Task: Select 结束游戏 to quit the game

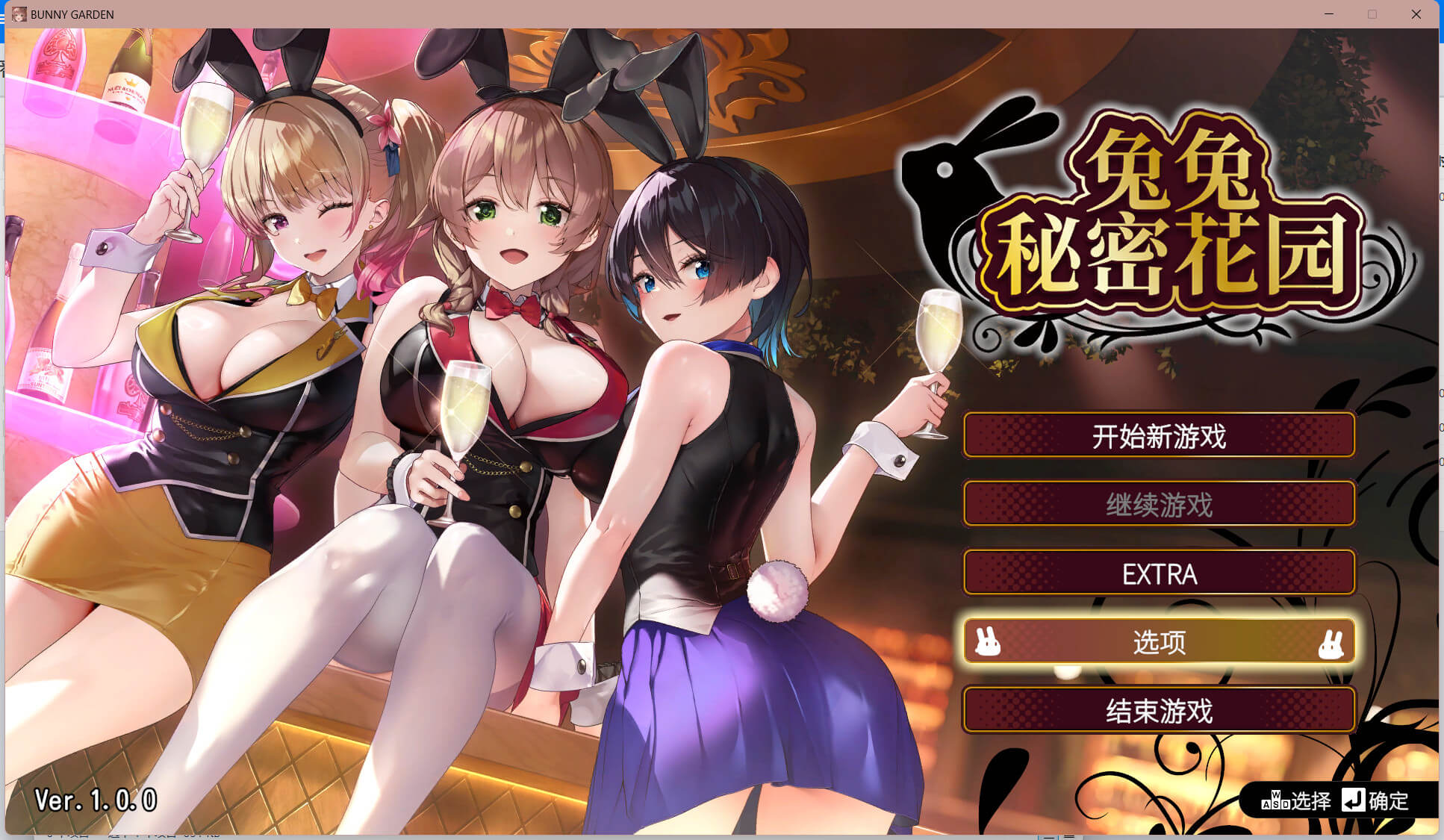Action: tap(1159, 711)
